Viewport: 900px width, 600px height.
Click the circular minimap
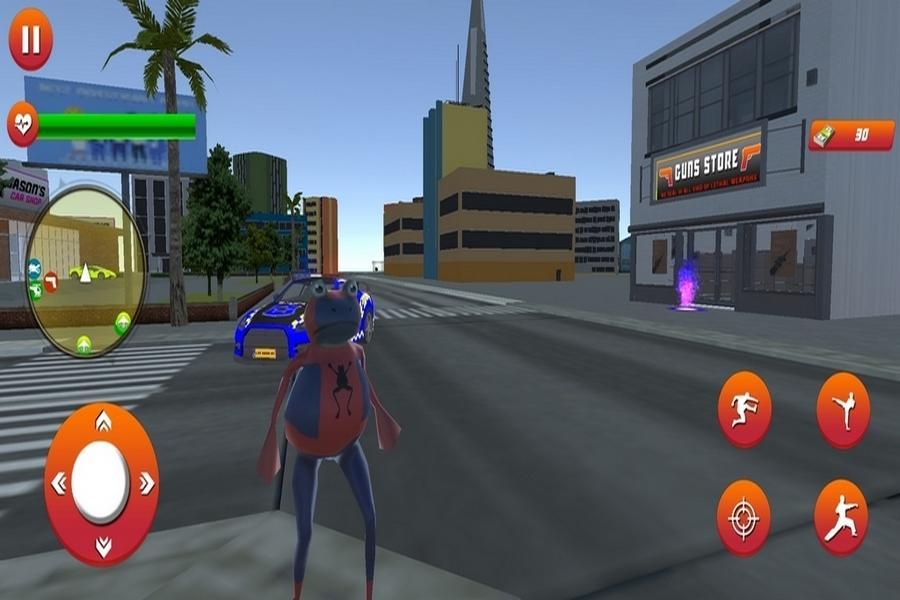click(86, 270)
